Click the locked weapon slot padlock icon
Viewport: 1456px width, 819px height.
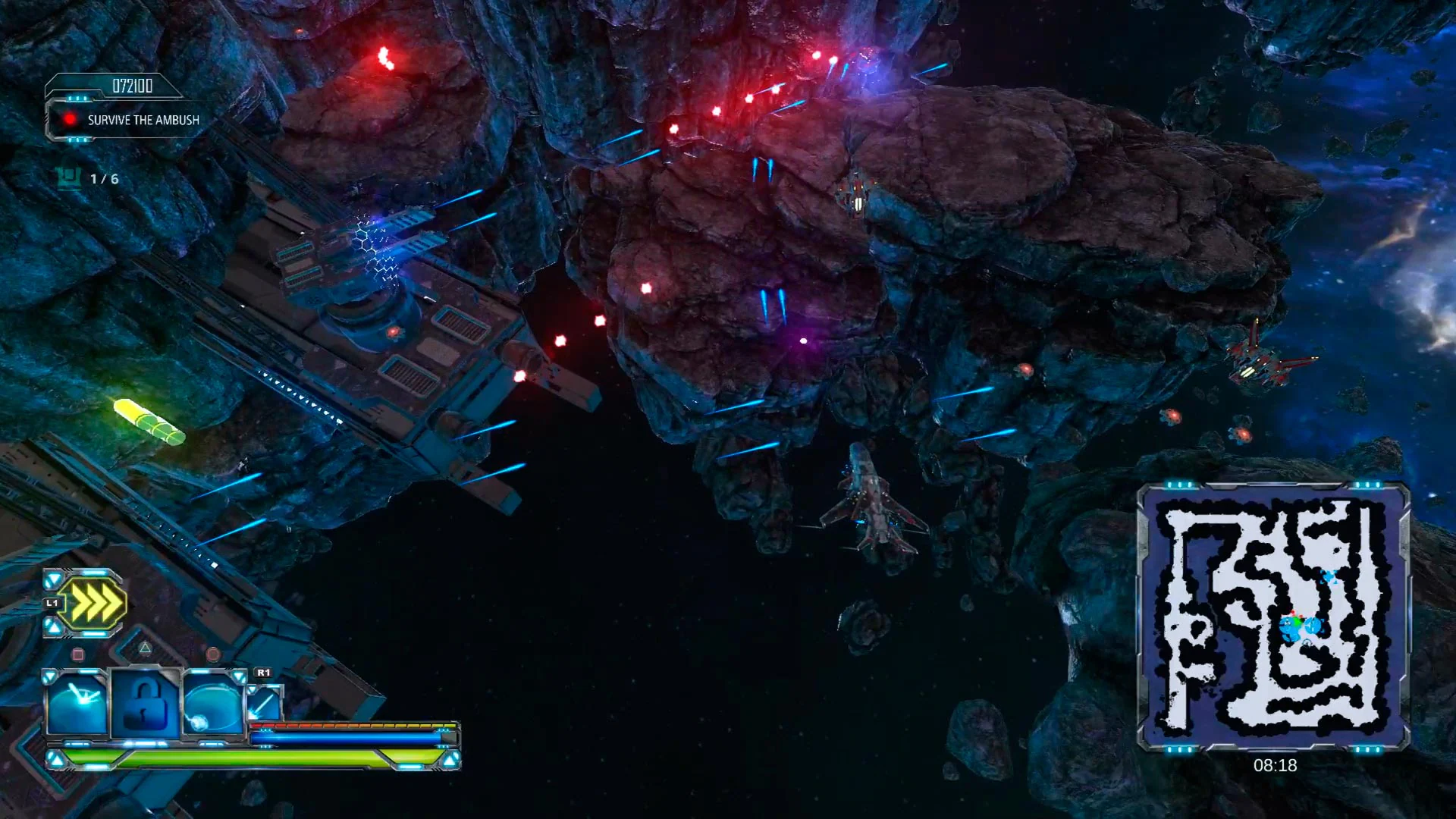point(144,704)
